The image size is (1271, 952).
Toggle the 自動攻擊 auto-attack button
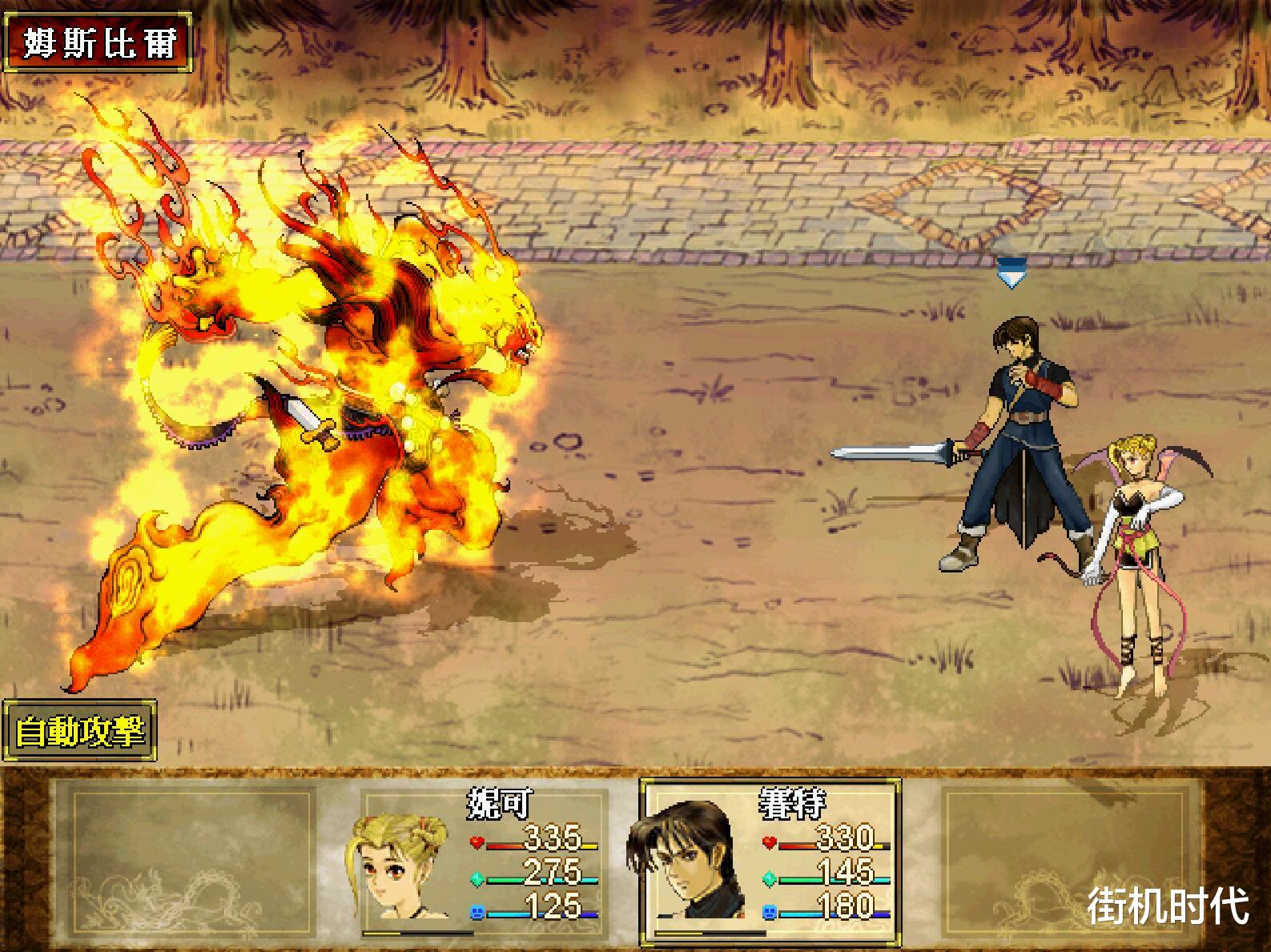tap(79, 730)
